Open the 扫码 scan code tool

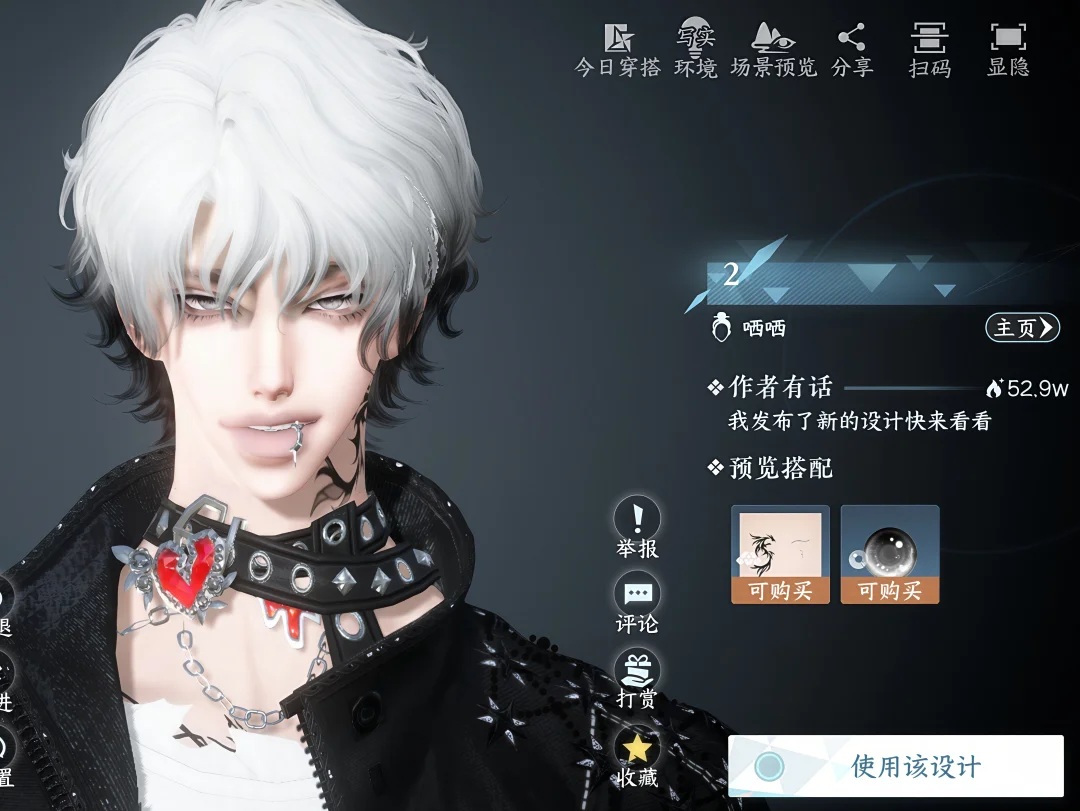coord(929,50)
